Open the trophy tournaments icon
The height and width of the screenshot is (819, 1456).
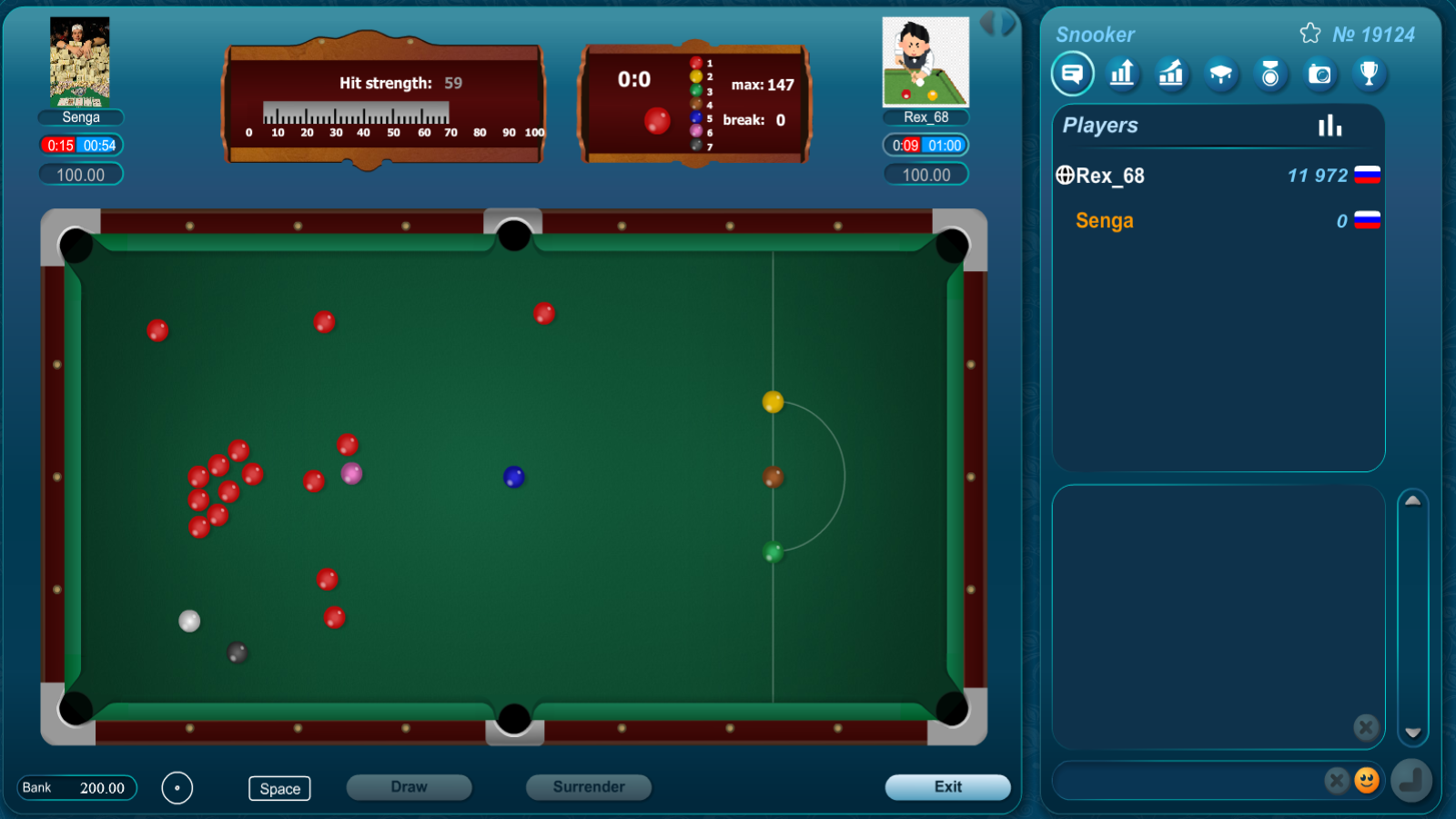pos(1370,74)
